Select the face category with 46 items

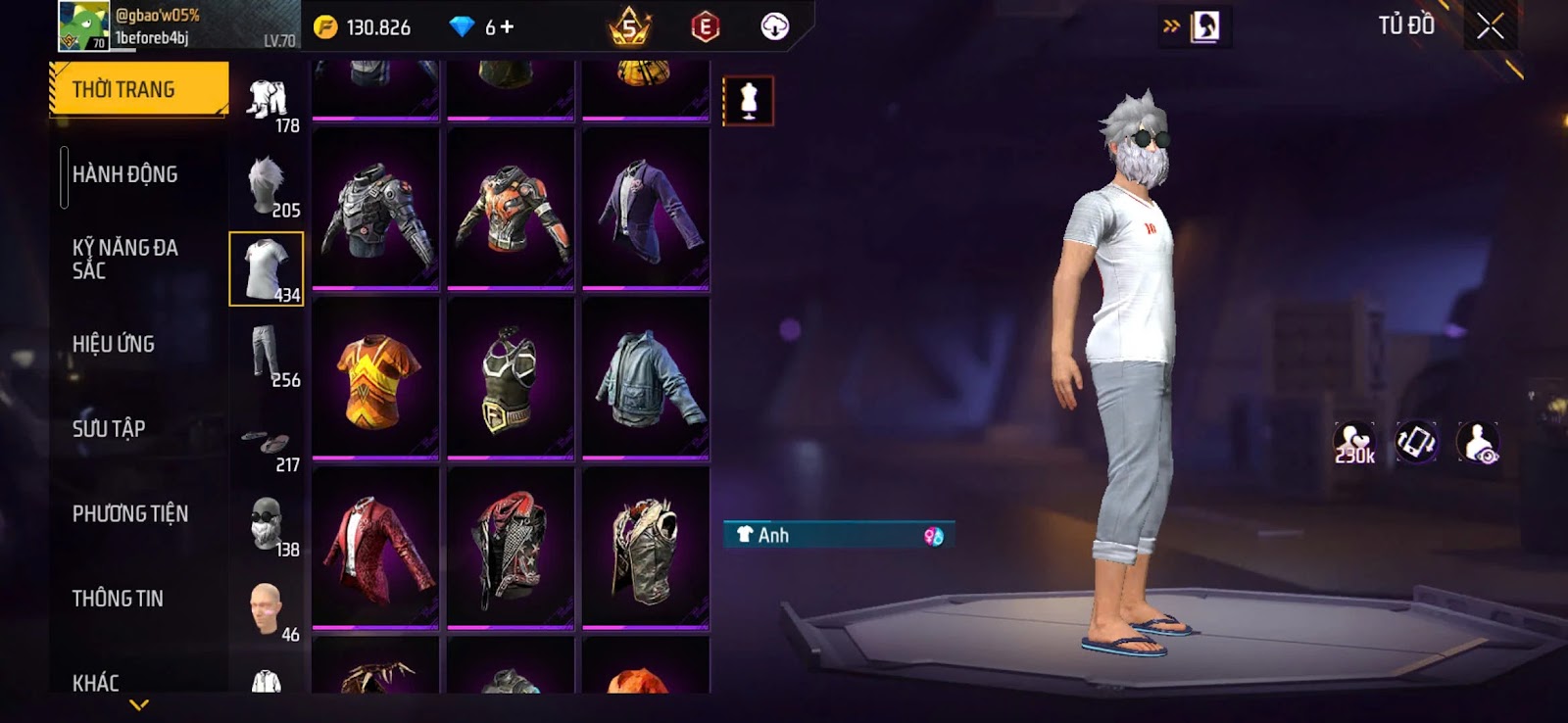267,609
